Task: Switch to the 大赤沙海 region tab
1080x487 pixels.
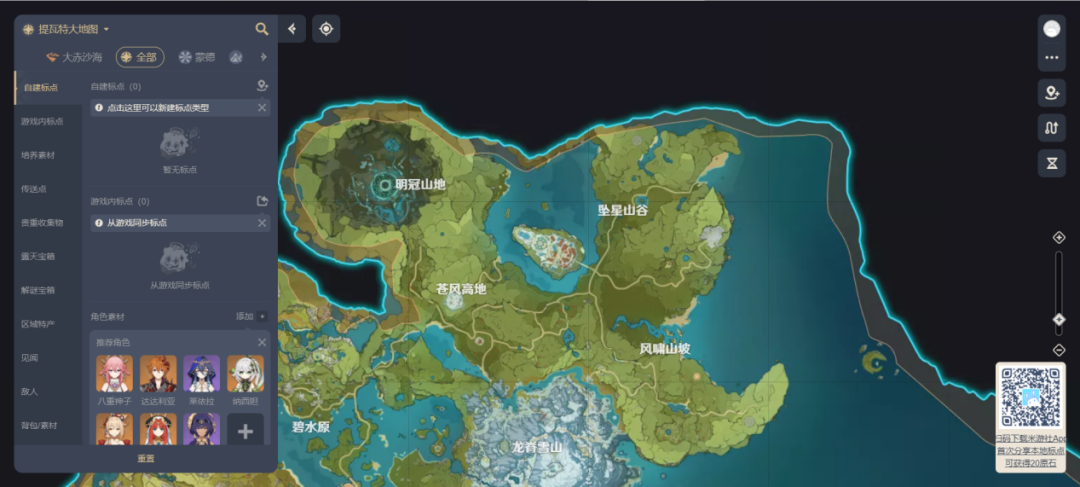Action: click(76, 57)
